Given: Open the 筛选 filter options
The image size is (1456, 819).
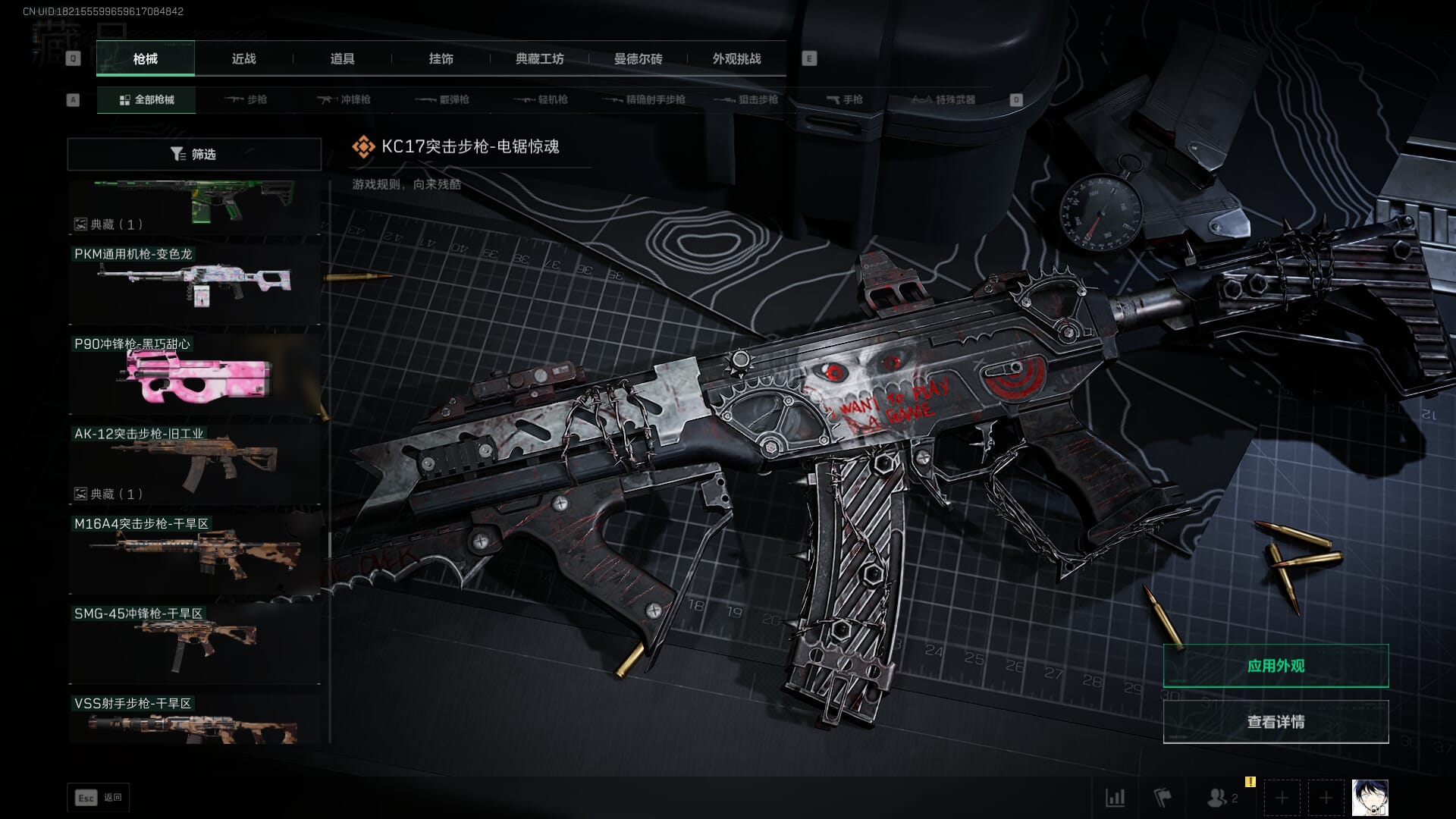Looking at the screenshot, I should (194, 154).
